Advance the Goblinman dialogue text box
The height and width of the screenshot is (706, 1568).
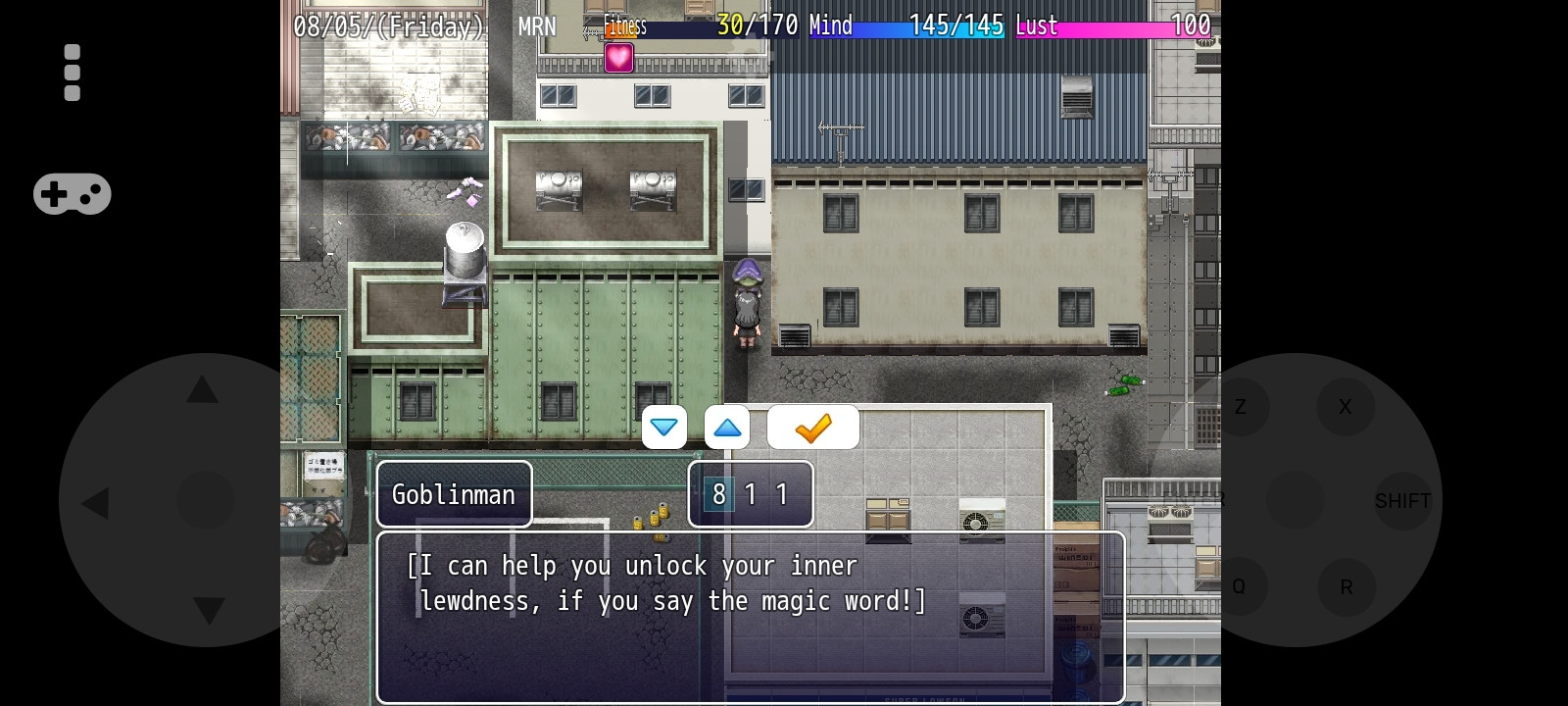point(751,617)
